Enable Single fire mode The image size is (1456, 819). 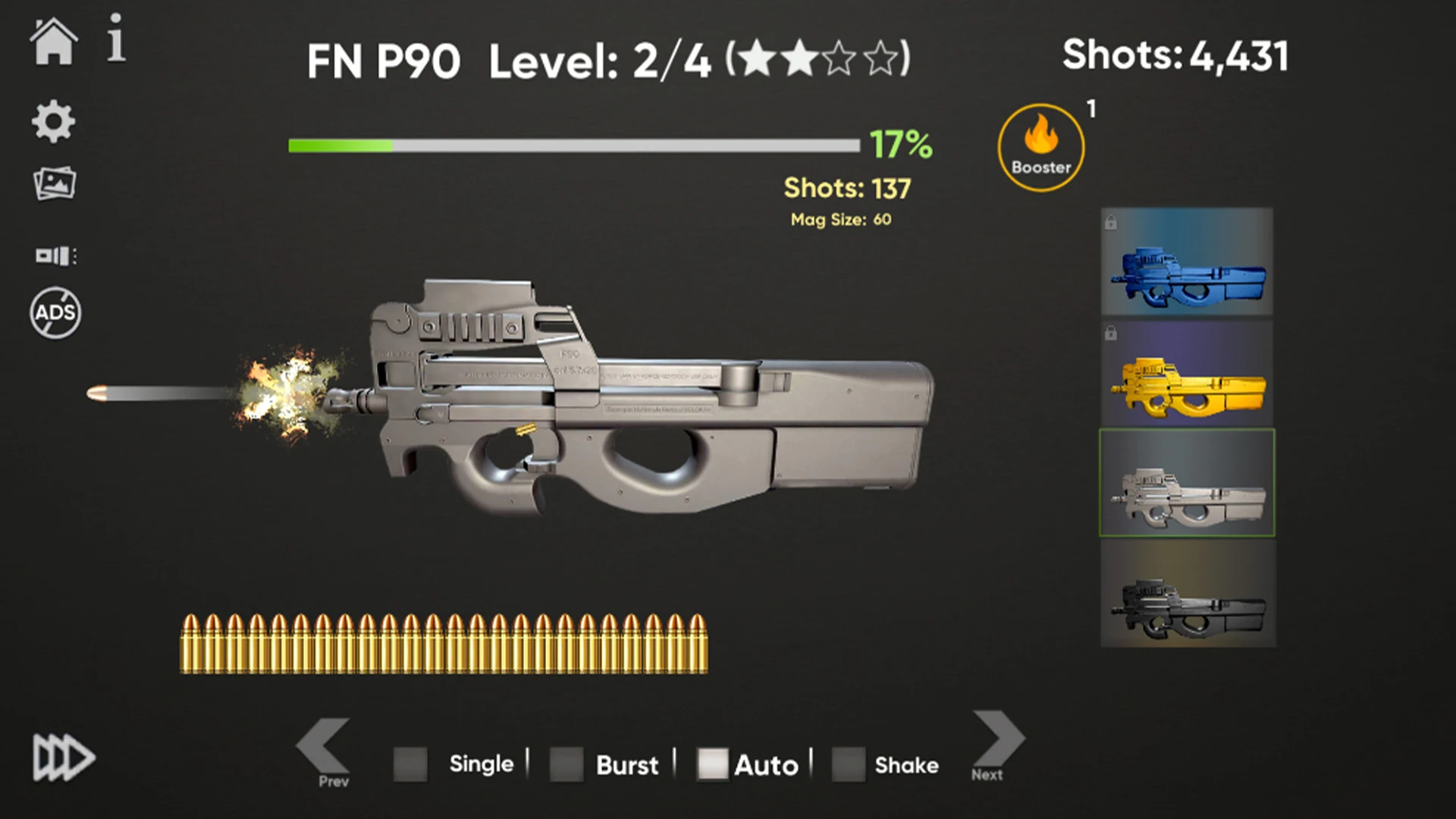[410, 764]
